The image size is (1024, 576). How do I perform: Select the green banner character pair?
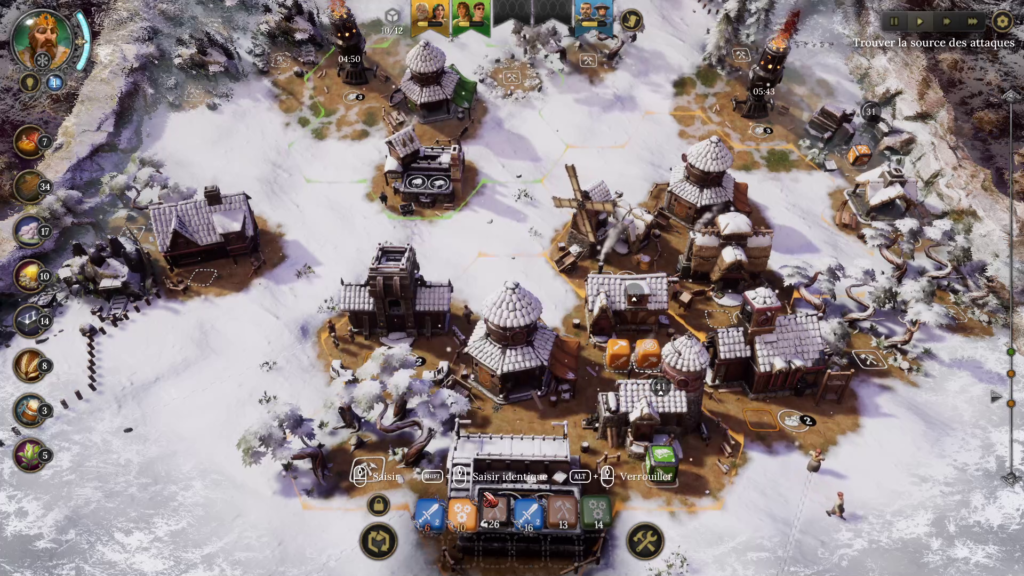470,16
